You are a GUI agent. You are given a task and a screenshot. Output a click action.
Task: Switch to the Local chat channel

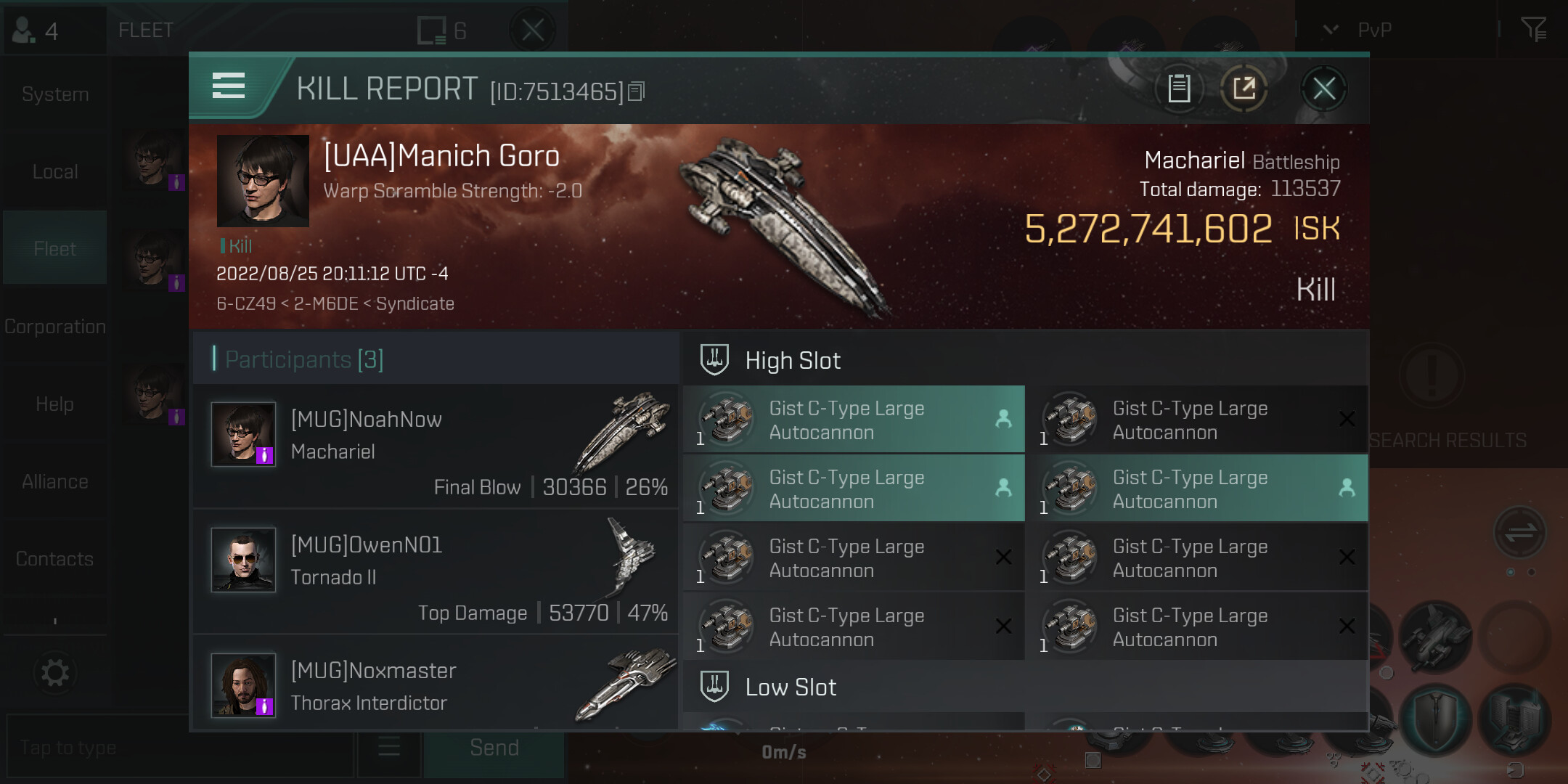pyautogui.click(x=55, y=172)
